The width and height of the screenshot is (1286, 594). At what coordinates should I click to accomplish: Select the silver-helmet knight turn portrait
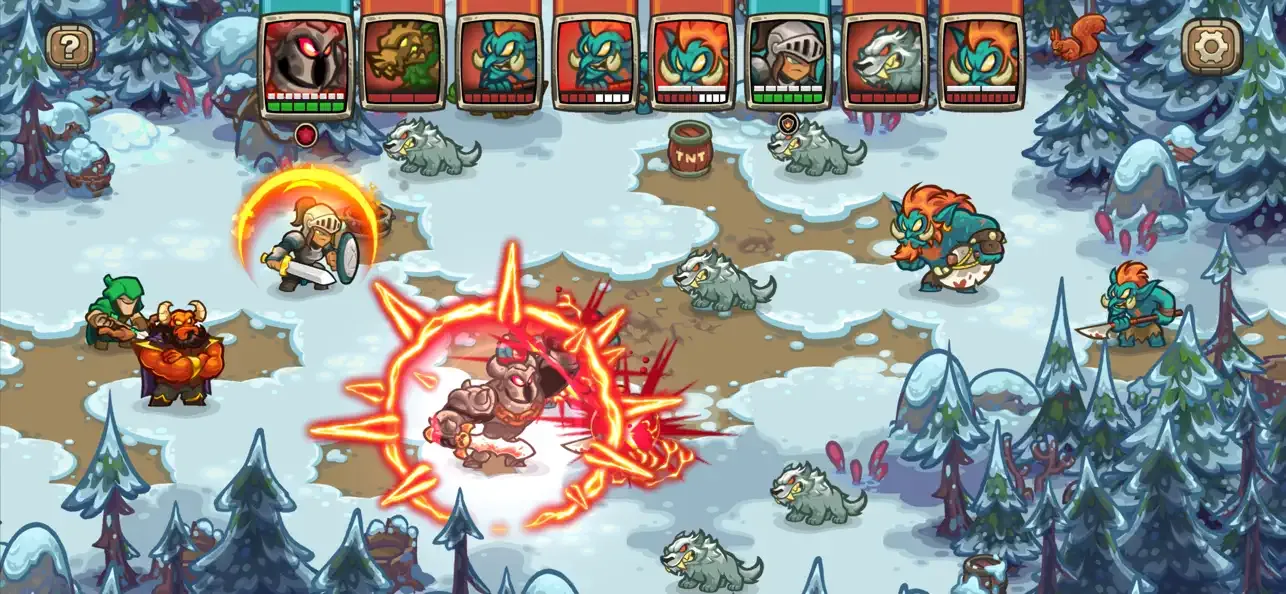787,58
